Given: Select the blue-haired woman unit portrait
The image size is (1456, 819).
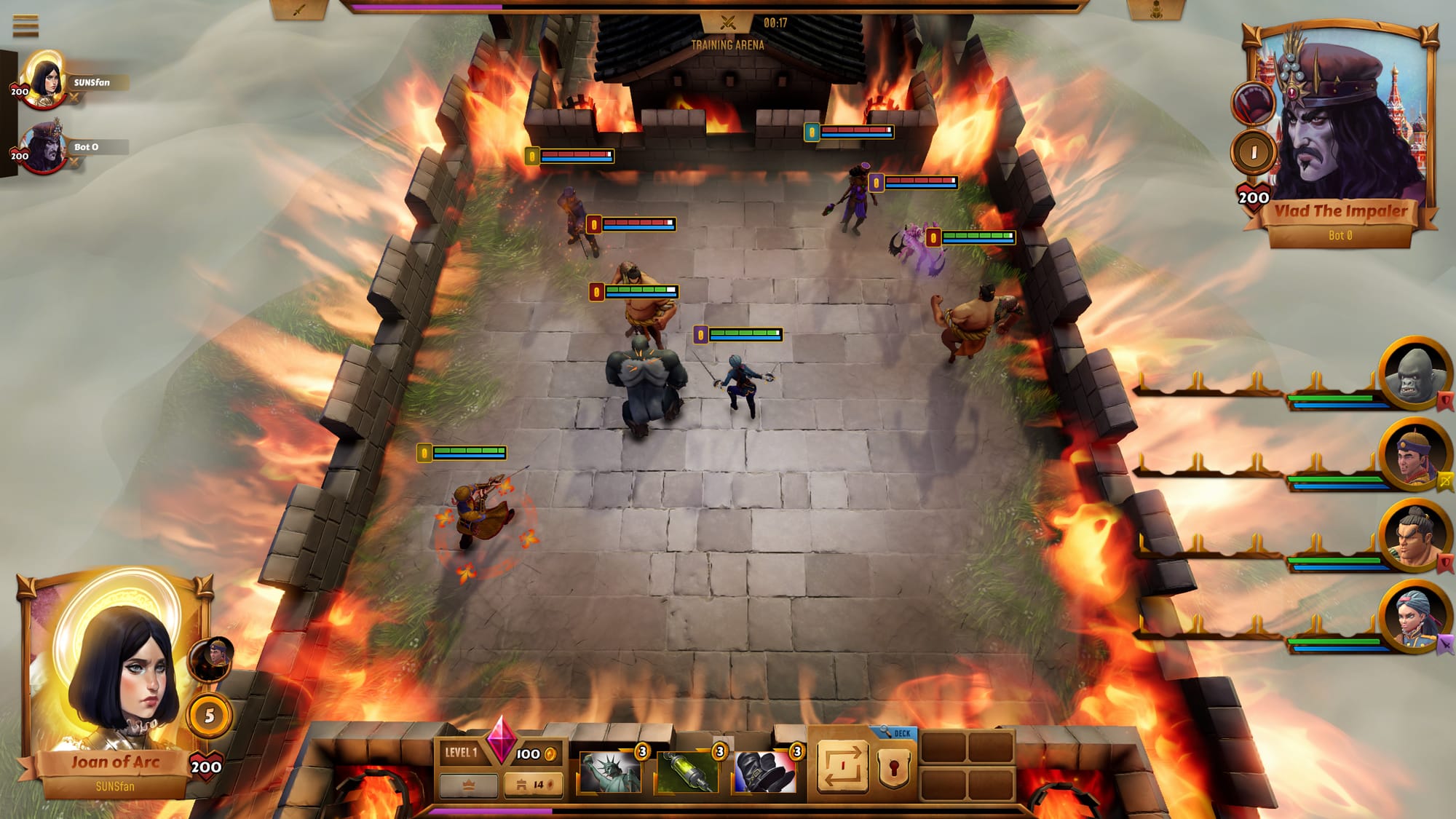Looking at the screenshot, I should (1414, 619).
